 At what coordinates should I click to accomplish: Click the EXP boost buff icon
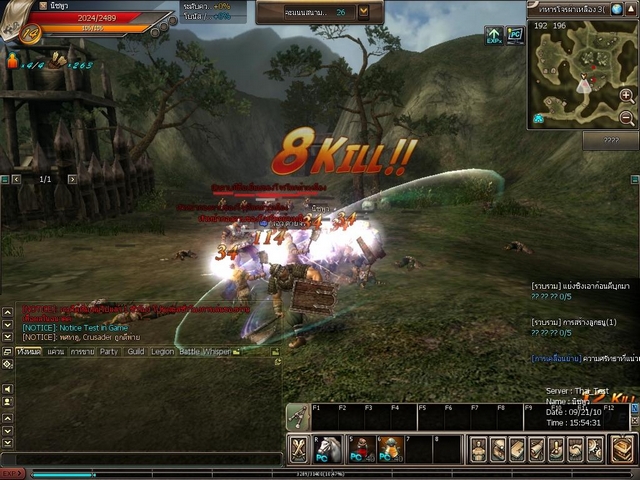[x=493, y=35]
